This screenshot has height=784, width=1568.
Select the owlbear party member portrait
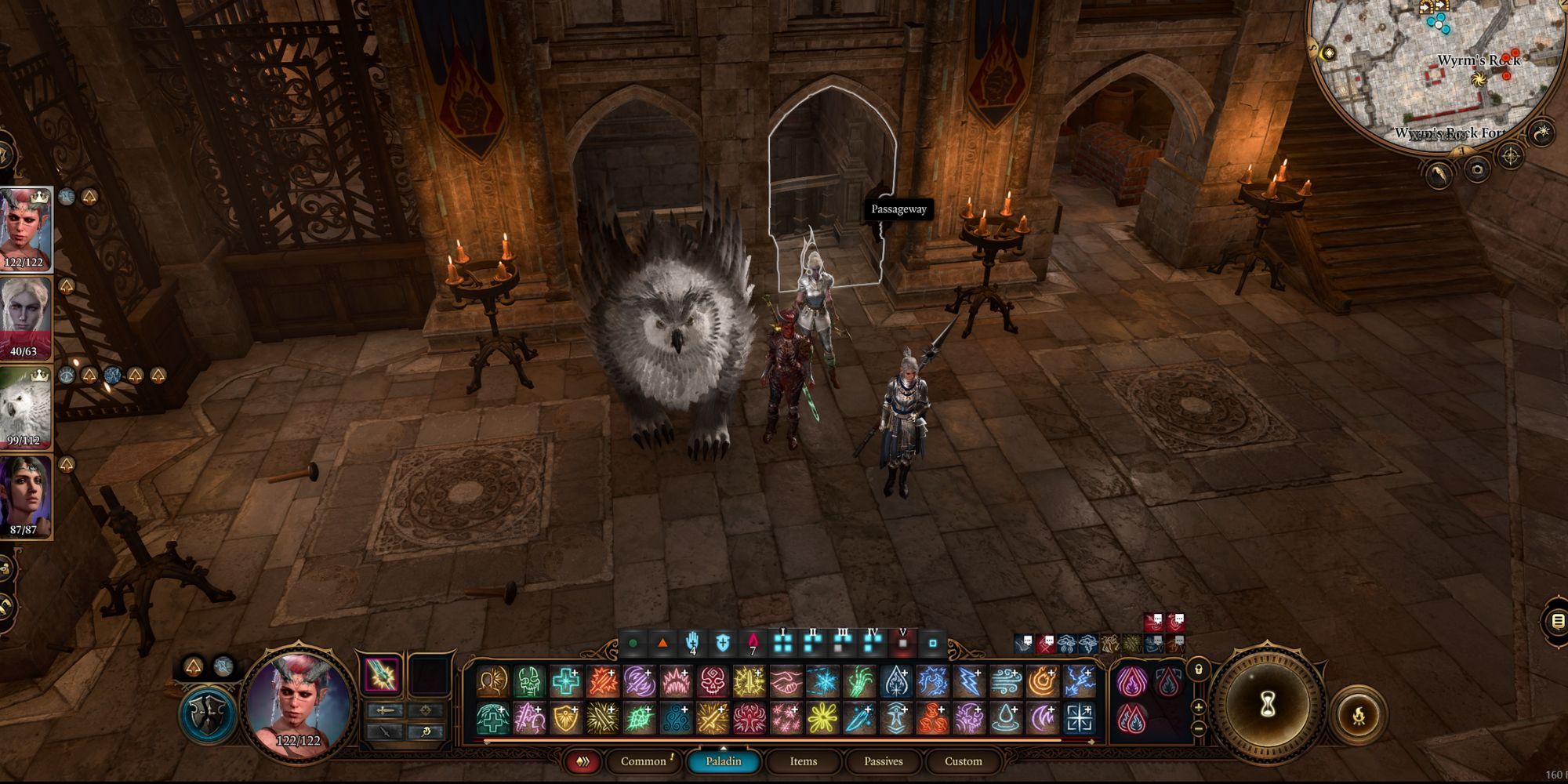pos(24,408)
